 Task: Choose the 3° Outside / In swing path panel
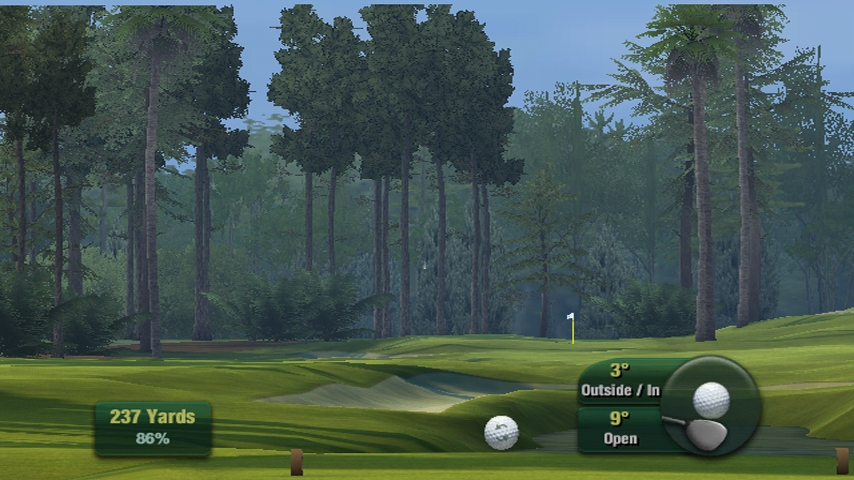click(x=620, y=381)
